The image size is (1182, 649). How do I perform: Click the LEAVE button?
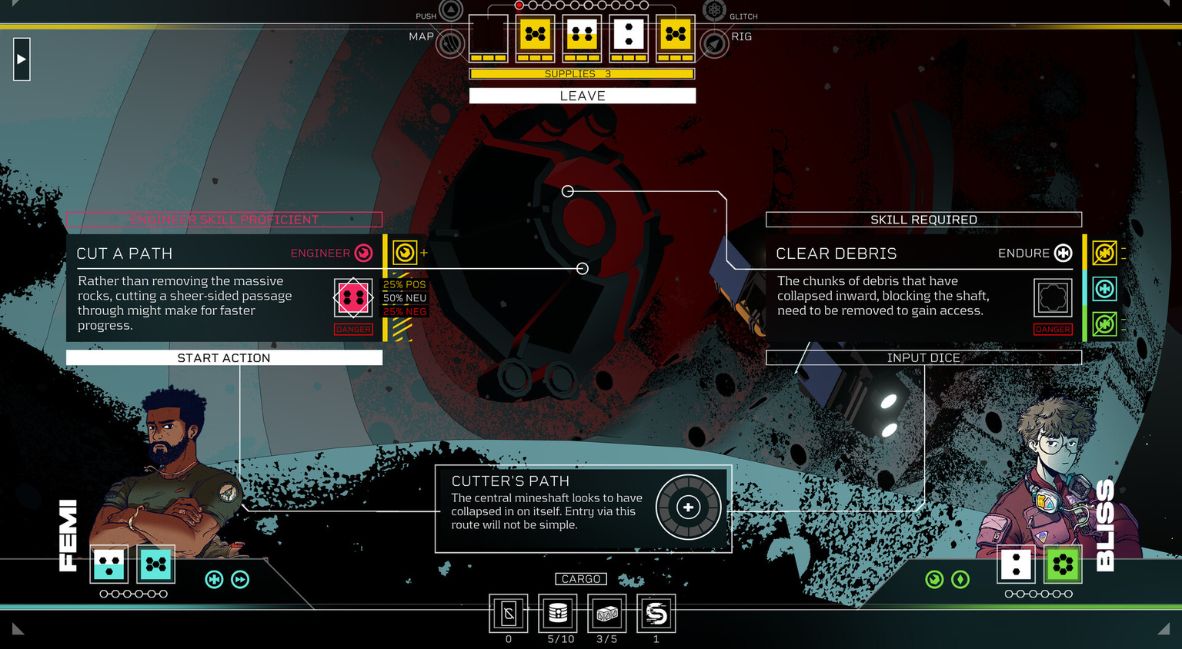pyautogui.click(x=582, y=96)
